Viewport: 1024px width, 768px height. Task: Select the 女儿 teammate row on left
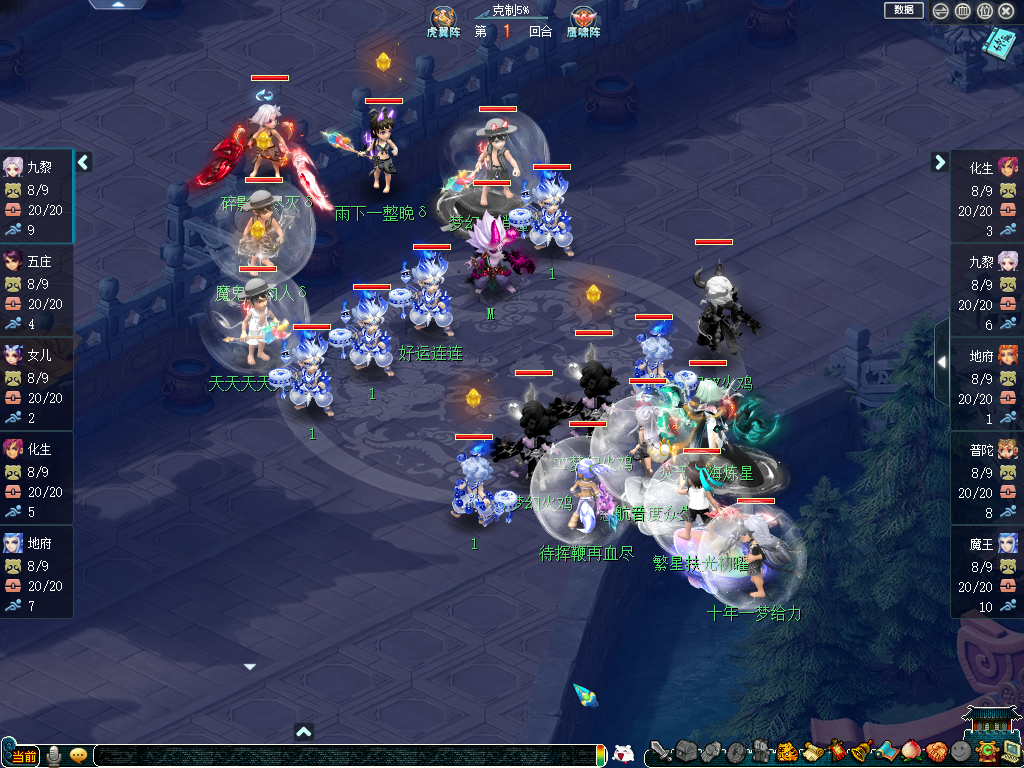[36, 384]
